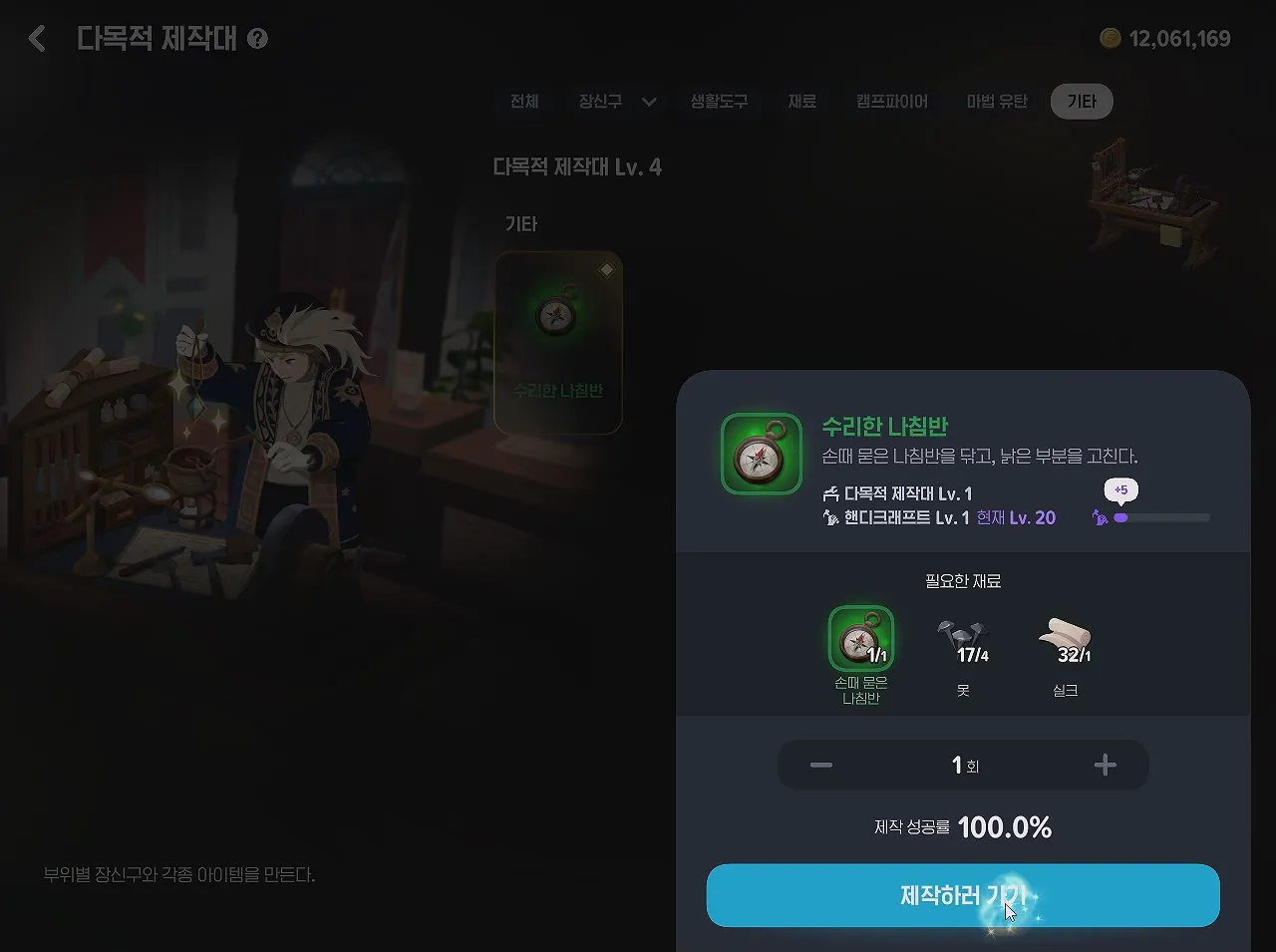Click the diamond rarity marker on the compass card
This screenshot has height=952, width=1276.
pos(606,267)
